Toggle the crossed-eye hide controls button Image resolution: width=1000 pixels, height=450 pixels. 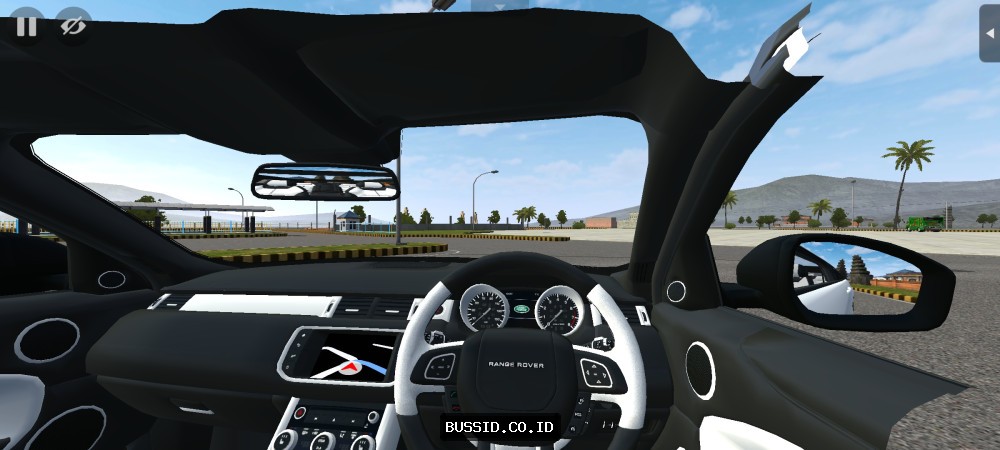(72, 26)
